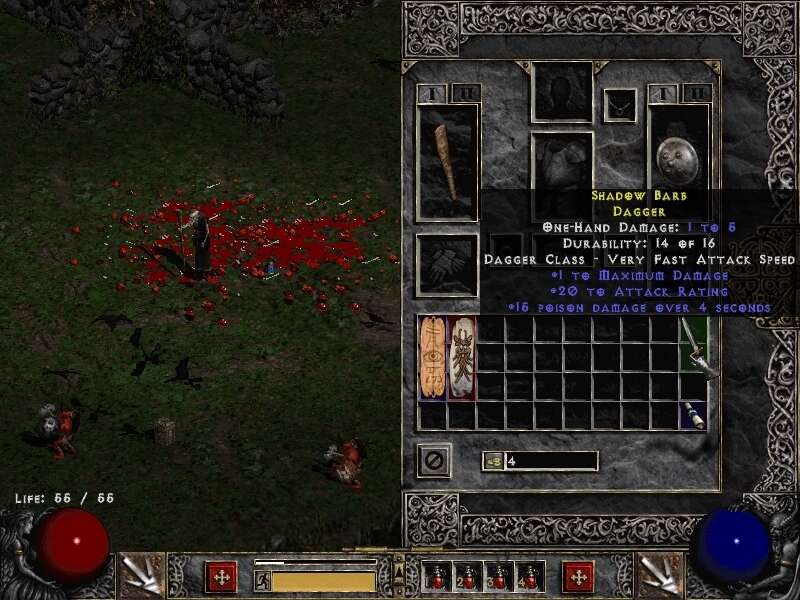Click the red cross button beside the stamina bar
The width and height of the screenshot is (800, 600).
(x=221, y=577)
